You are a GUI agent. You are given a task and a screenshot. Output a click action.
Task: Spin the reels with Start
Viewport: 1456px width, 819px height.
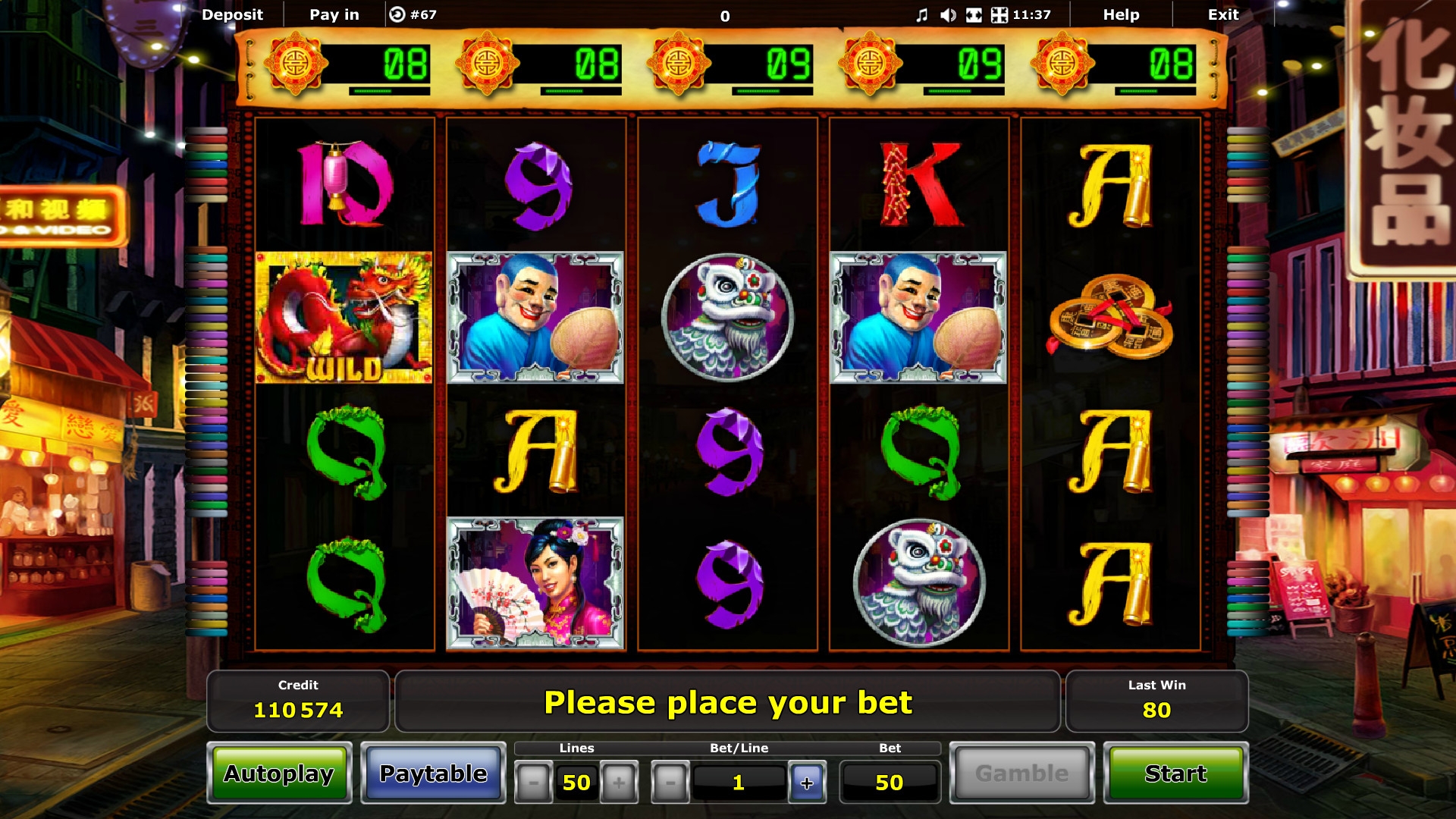click(x=1175, y=773)
